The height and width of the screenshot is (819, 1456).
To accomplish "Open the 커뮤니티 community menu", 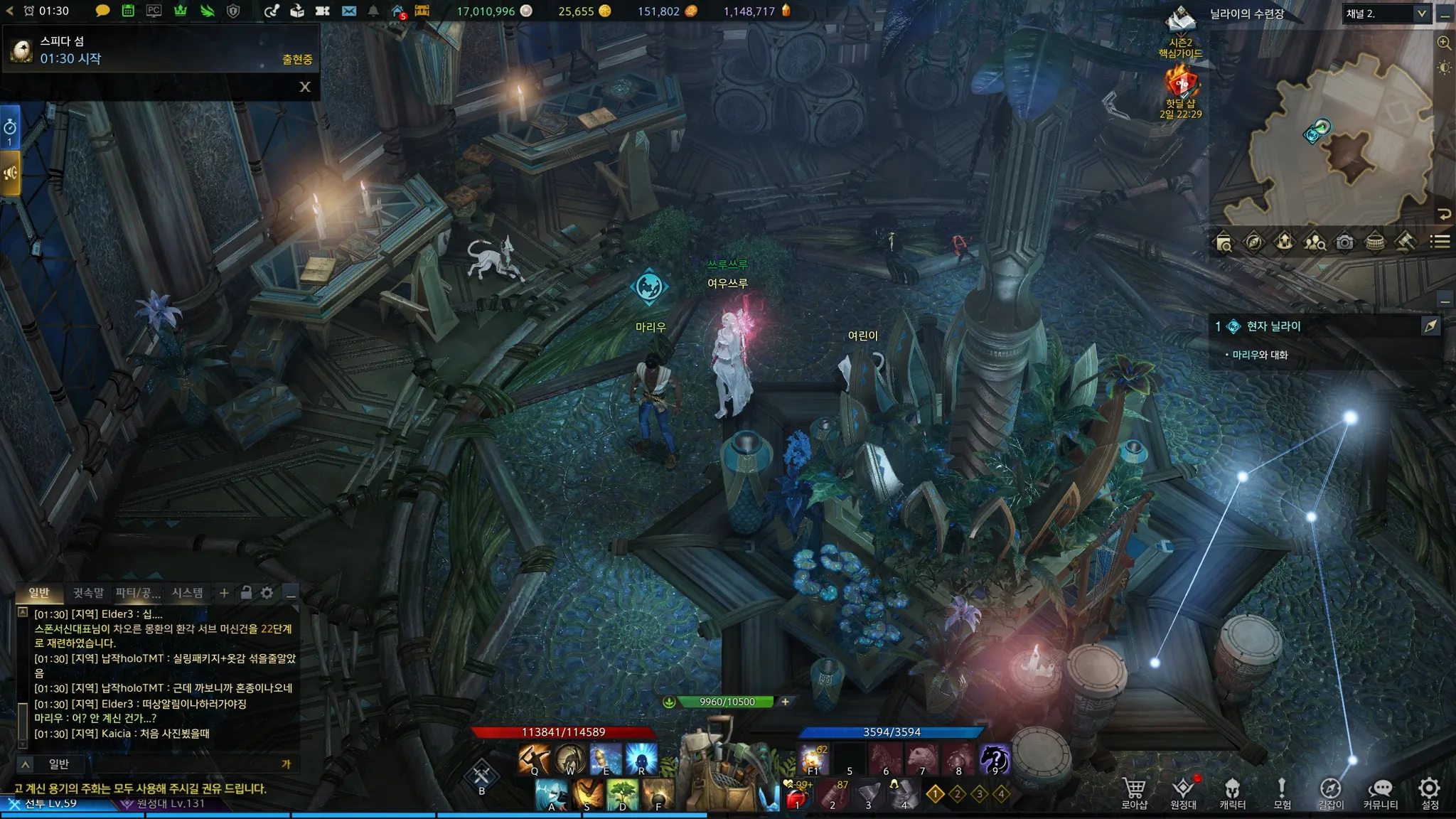I will [1380, 792].
